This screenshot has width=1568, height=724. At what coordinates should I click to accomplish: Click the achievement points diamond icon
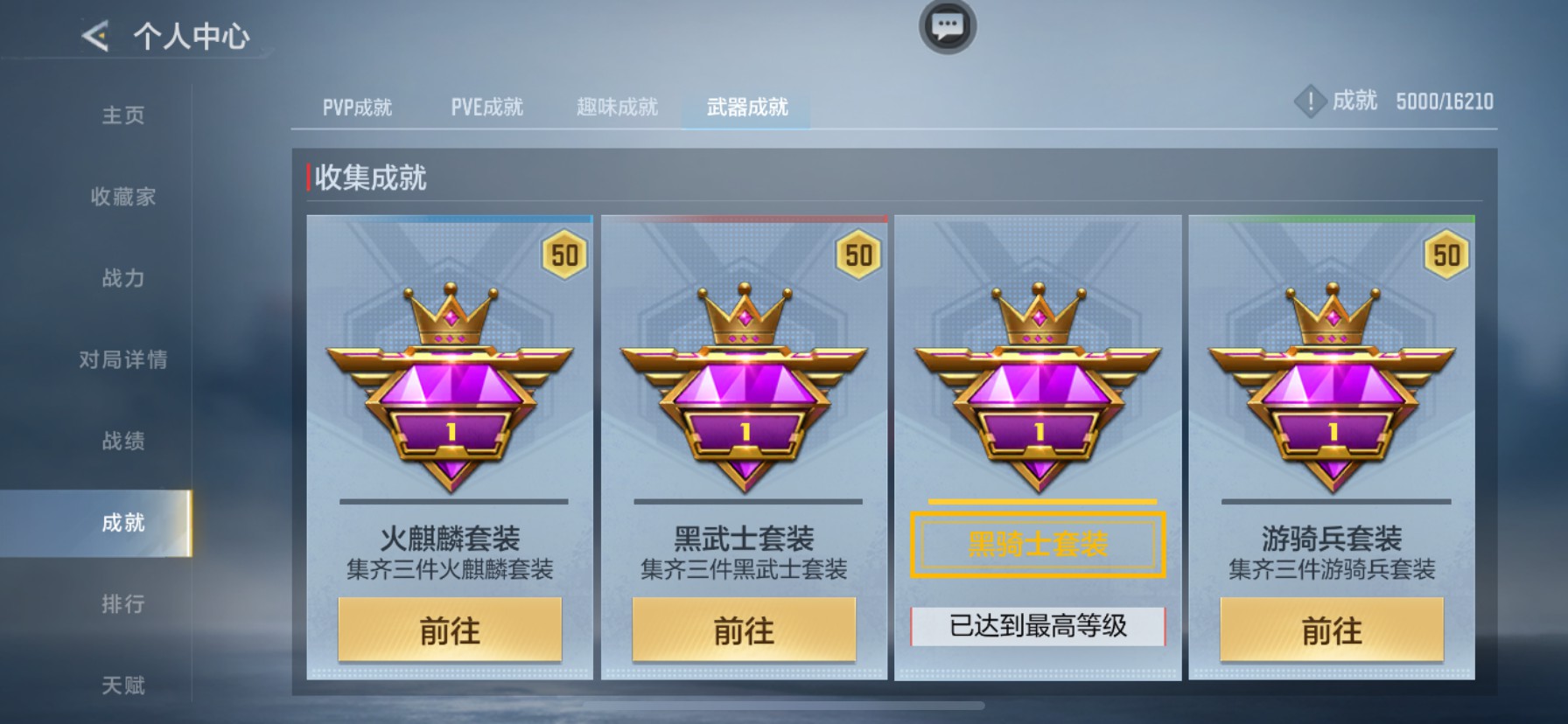coord(1310,101)
